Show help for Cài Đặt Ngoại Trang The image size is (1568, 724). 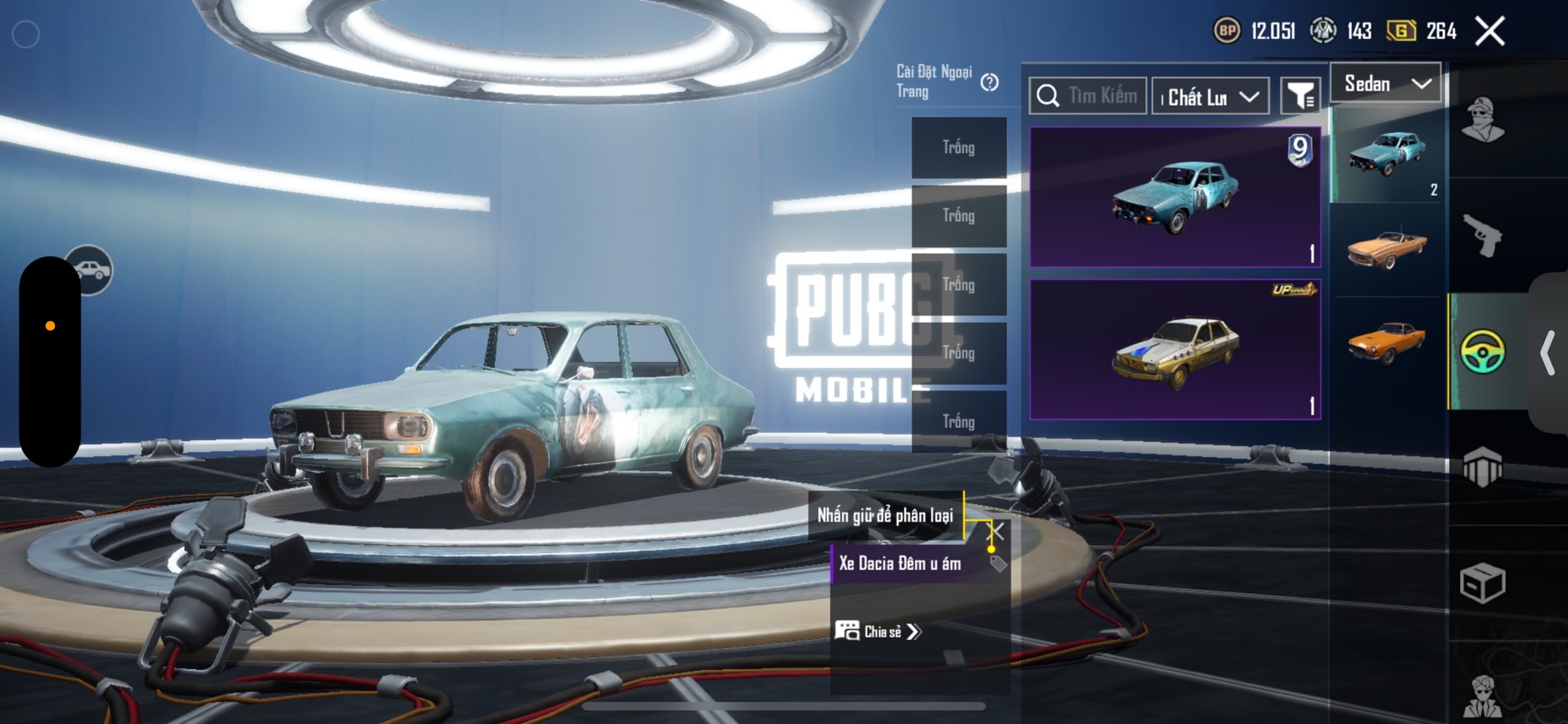(x=989, y=82)
